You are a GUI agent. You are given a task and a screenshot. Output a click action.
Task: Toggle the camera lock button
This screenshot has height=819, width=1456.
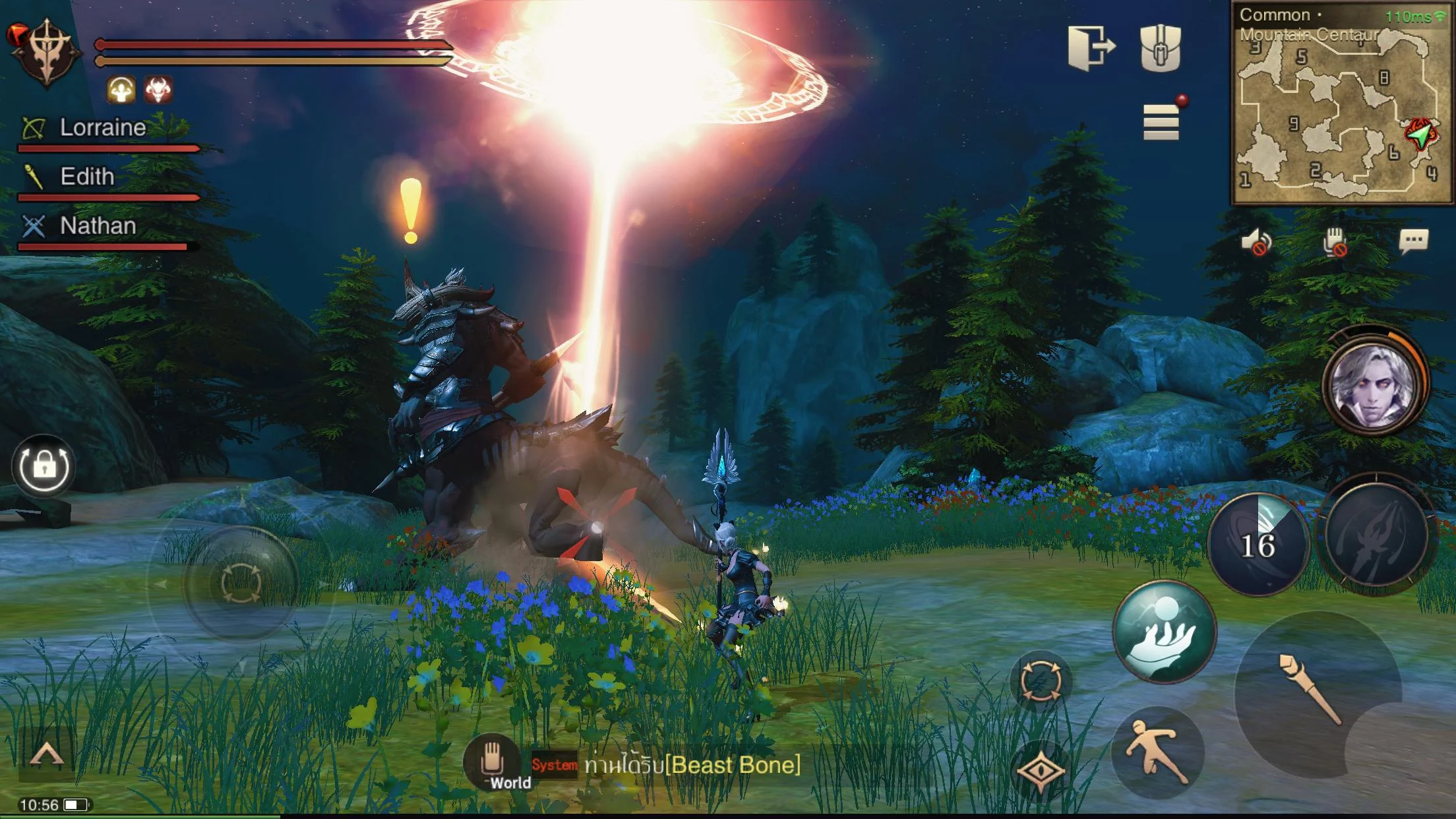[44, 466]
